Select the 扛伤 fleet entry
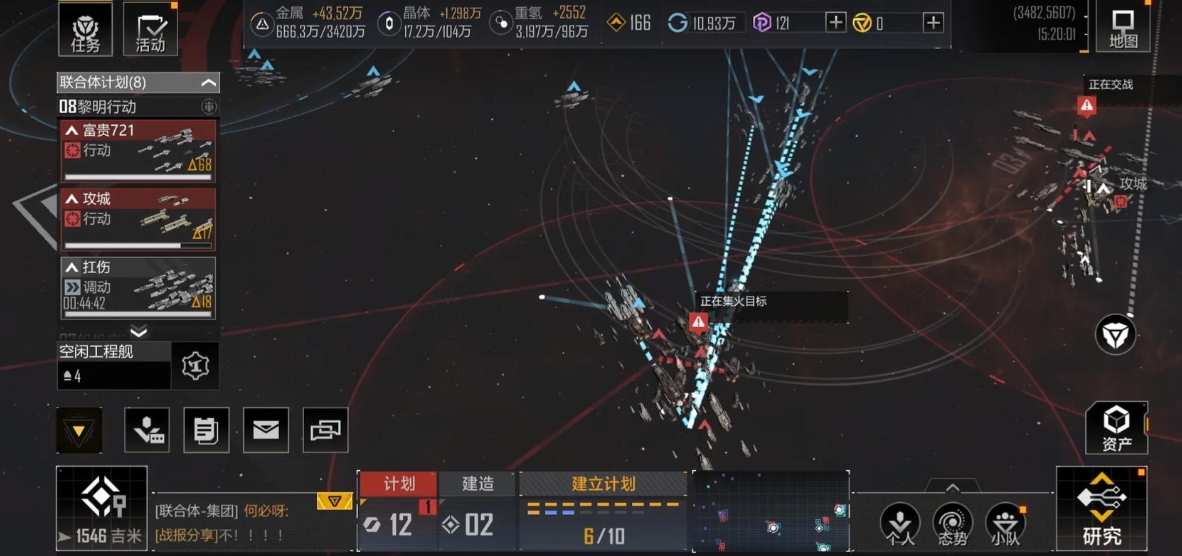This screenshot has height=556, width=1182. tap(139, 287)
